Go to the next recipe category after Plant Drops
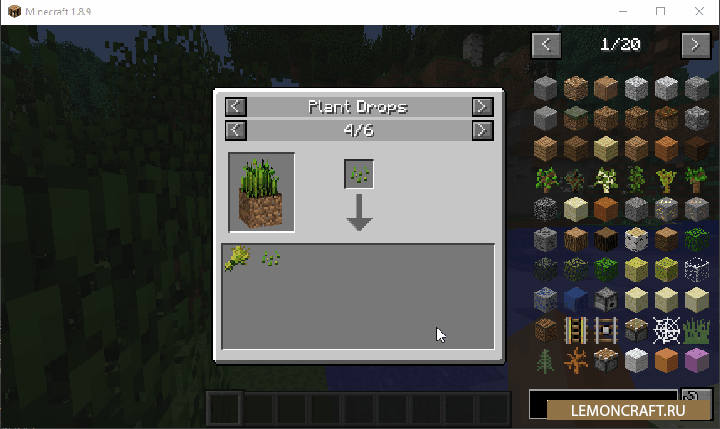Viewport: 720px width, 429px height. click(x=482, y=106)
